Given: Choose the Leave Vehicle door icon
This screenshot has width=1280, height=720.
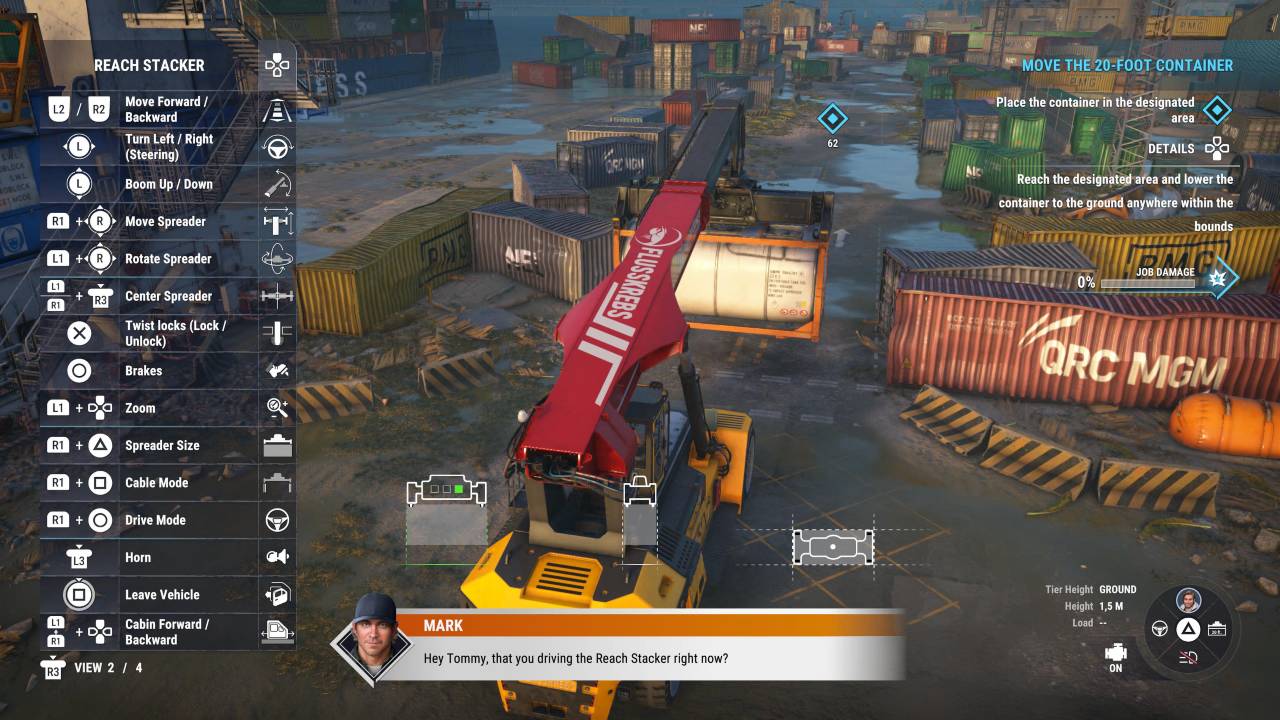Looking at the screenshot, I should 277,595.
